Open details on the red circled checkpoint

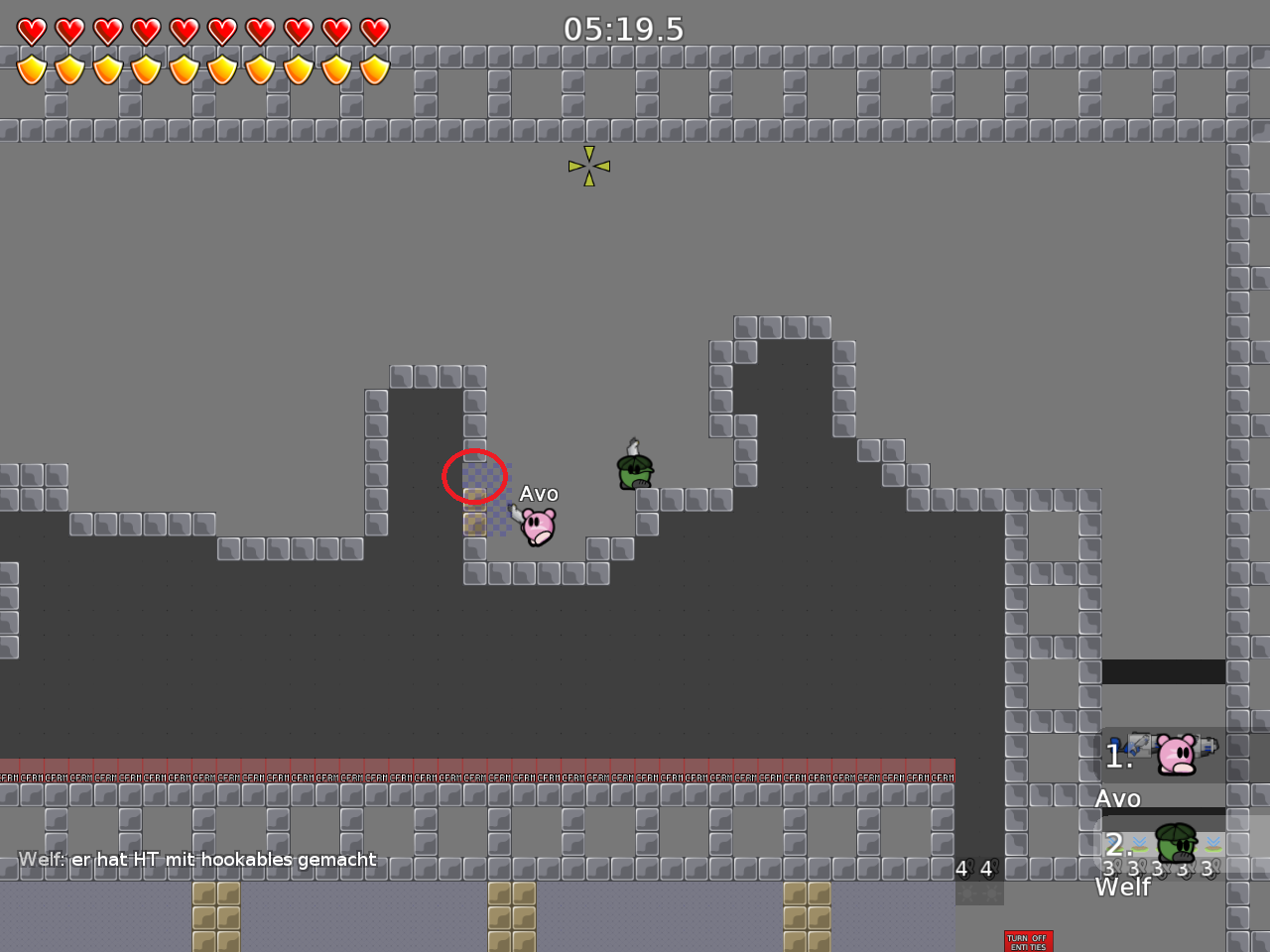click(474, 477)
